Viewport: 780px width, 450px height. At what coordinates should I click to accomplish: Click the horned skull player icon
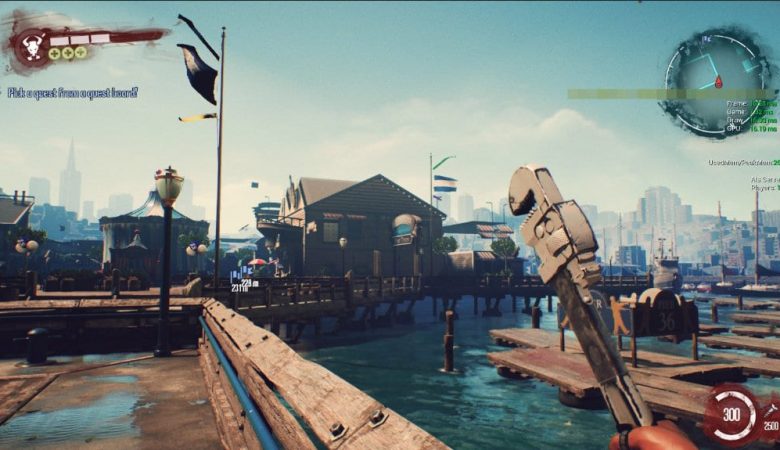30,45
